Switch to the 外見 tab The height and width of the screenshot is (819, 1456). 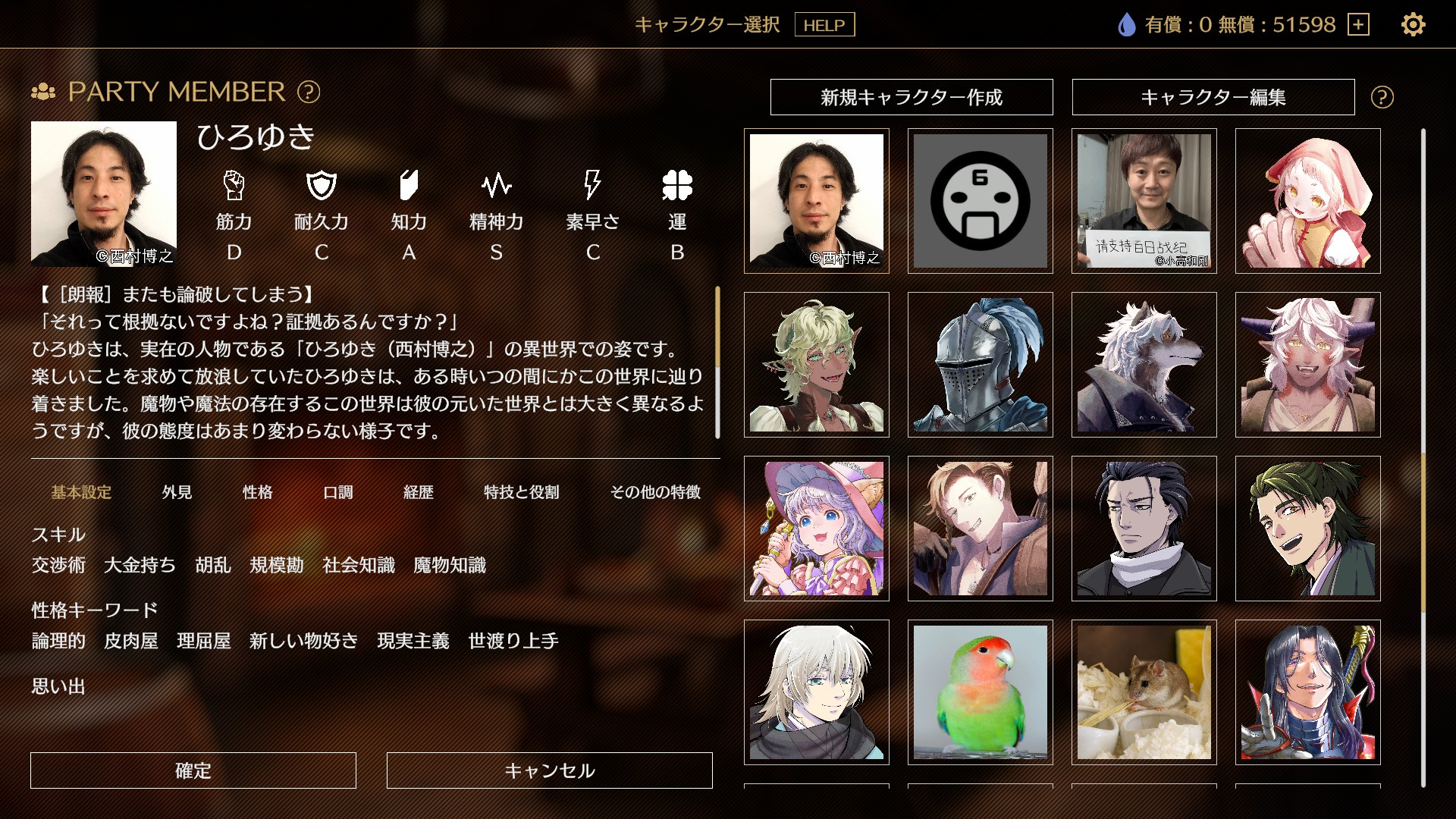coord(178,493)
